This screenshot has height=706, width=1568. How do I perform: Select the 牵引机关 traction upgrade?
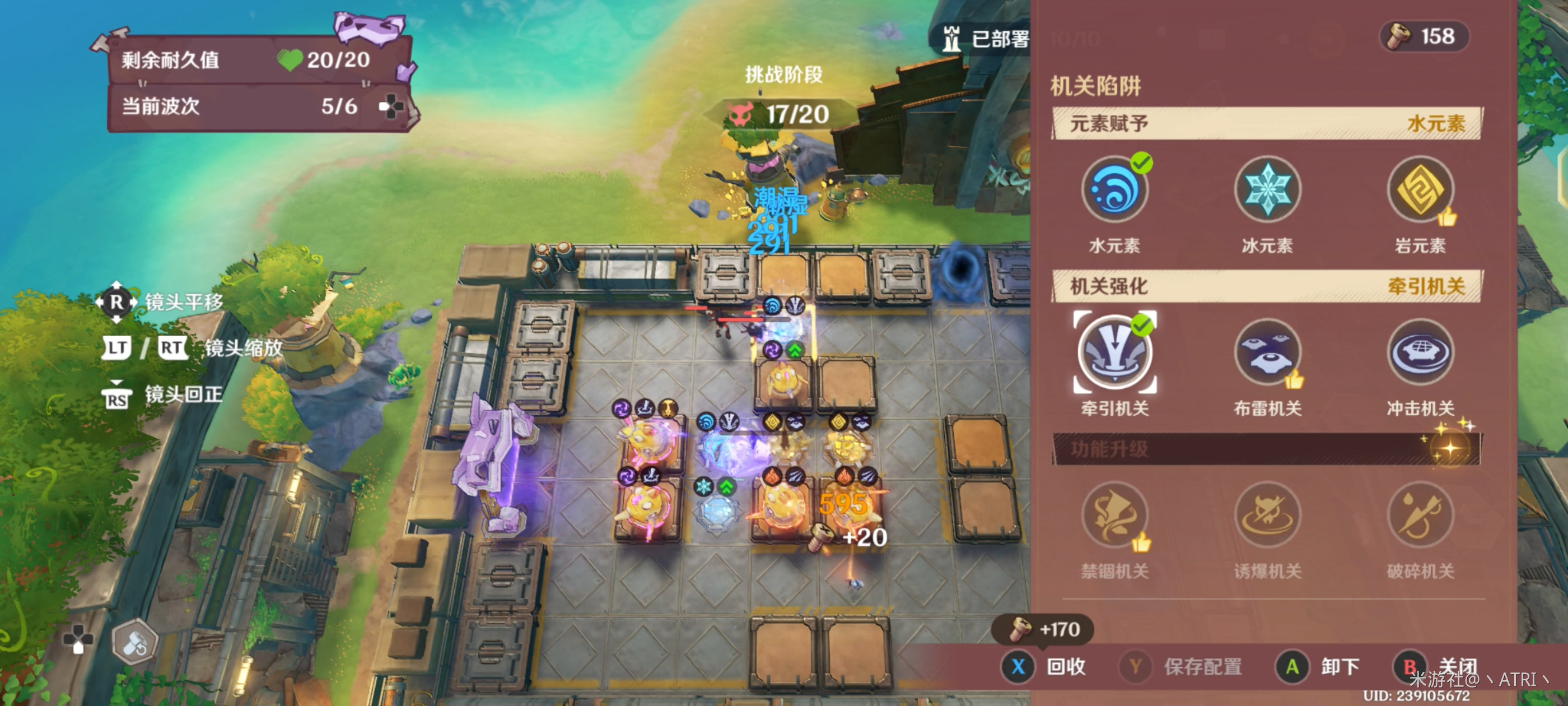click(x=1114, y=352)
